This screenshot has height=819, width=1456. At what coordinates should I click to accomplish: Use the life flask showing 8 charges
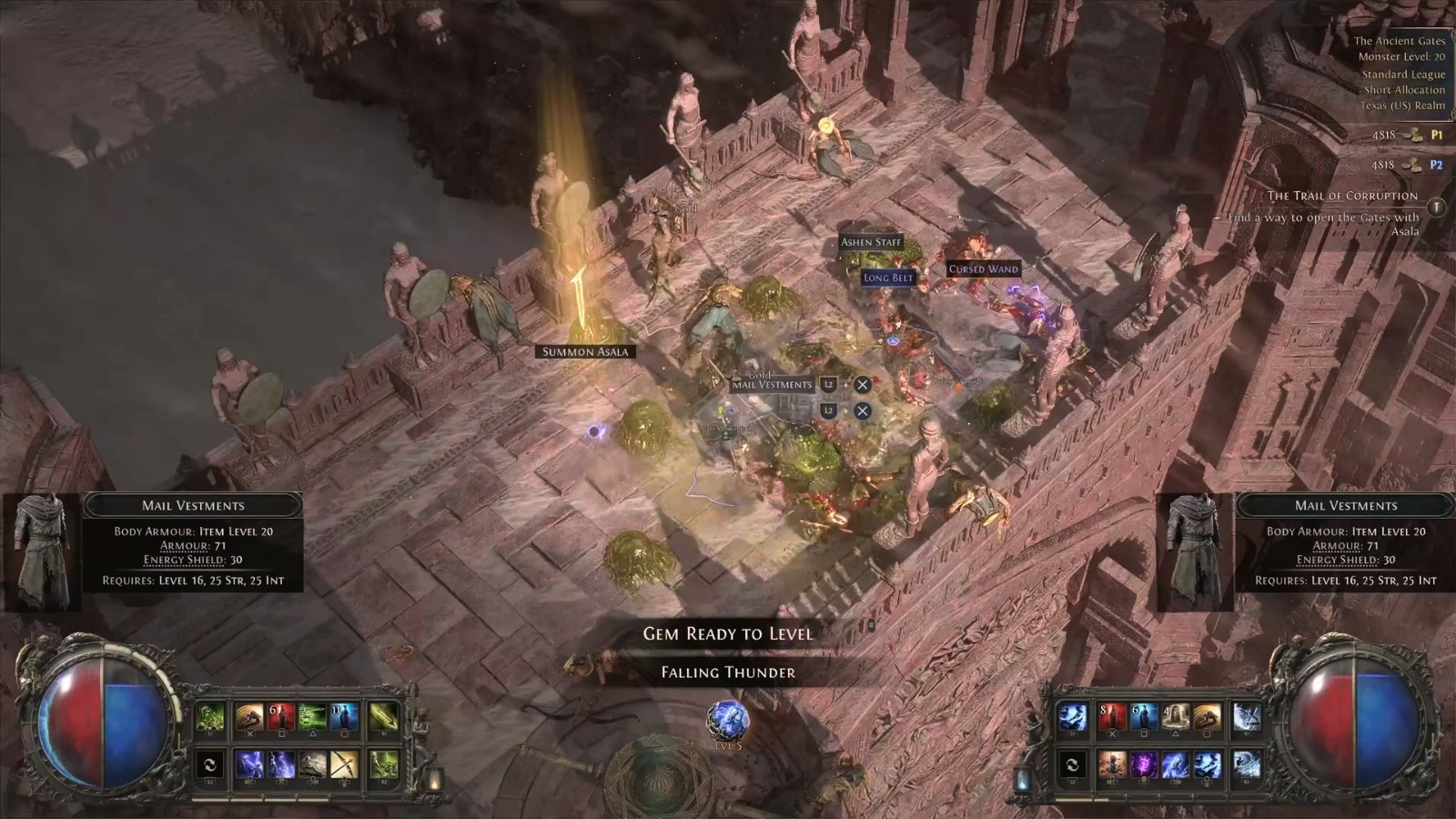pyautogui.click(x=1112, y=718)
